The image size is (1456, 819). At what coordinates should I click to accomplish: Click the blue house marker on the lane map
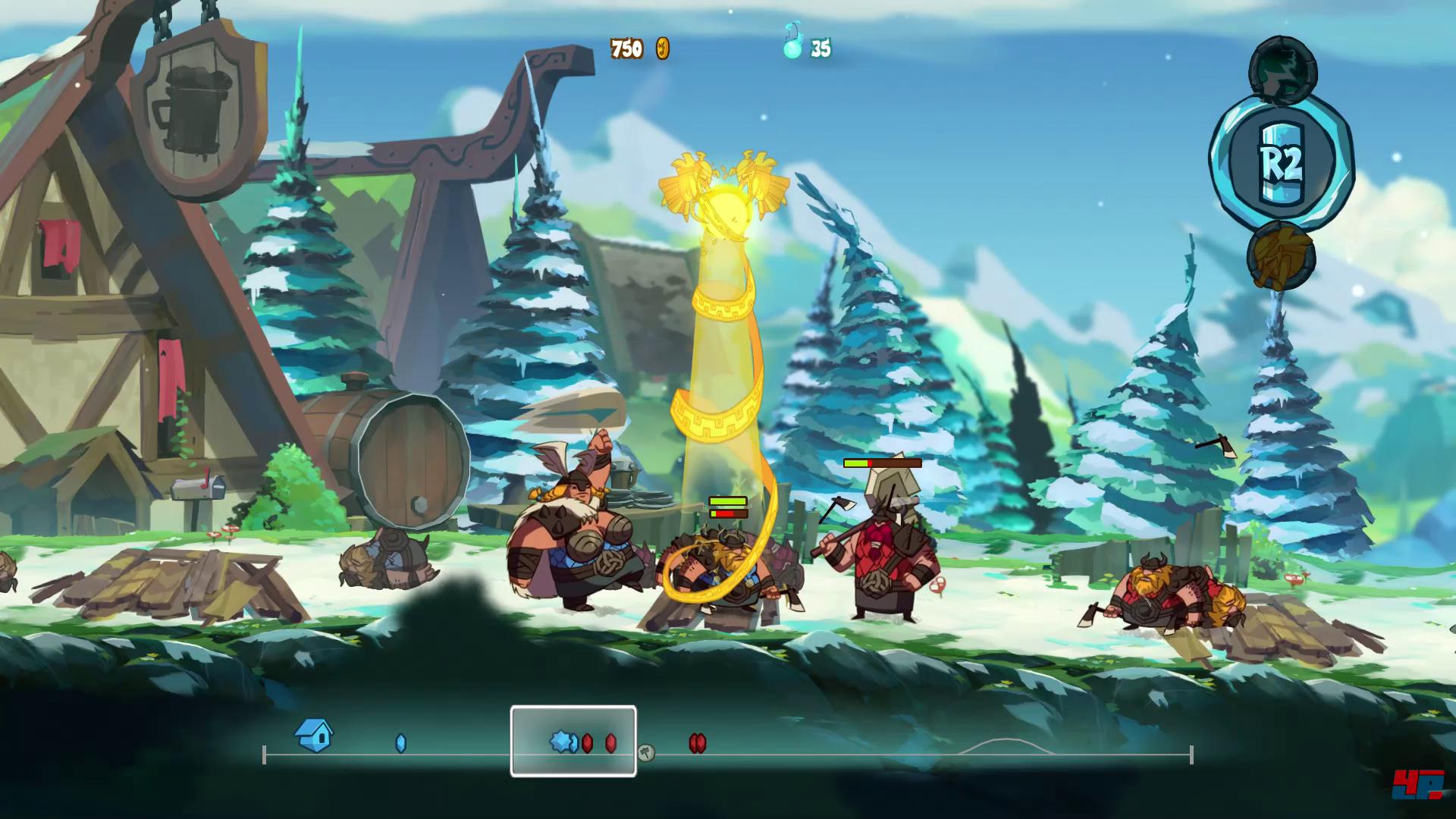coord(314,735)
